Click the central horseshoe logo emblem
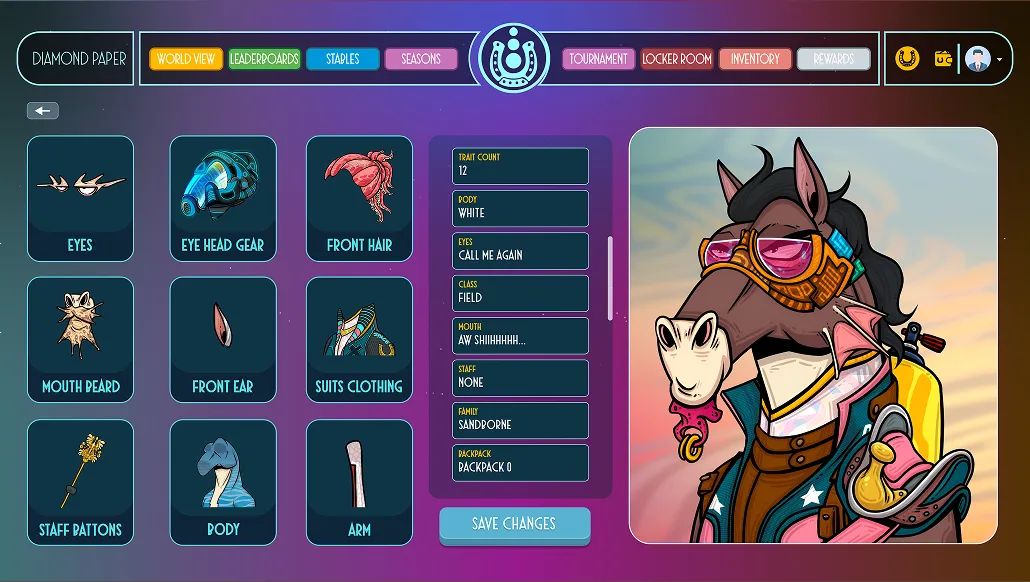This screenshot has height=582, width=1030. 514,58
